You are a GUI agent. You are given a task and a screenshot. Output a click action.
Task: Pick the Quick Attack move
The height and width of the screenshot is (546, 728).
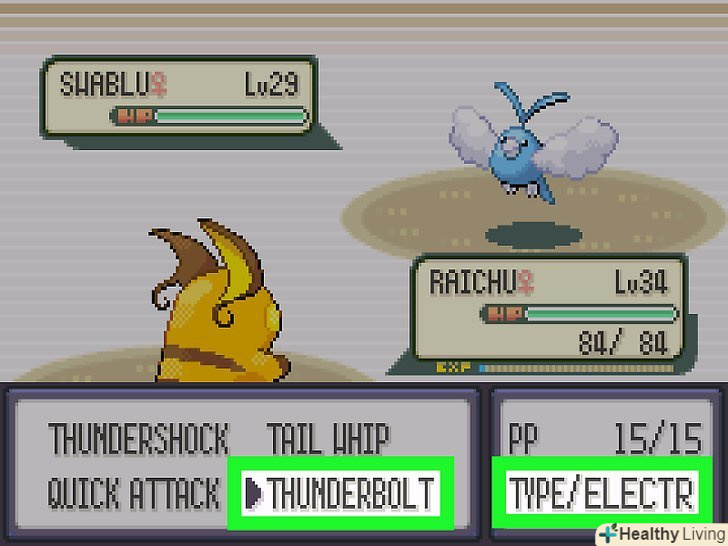click(x=133, y=493)
